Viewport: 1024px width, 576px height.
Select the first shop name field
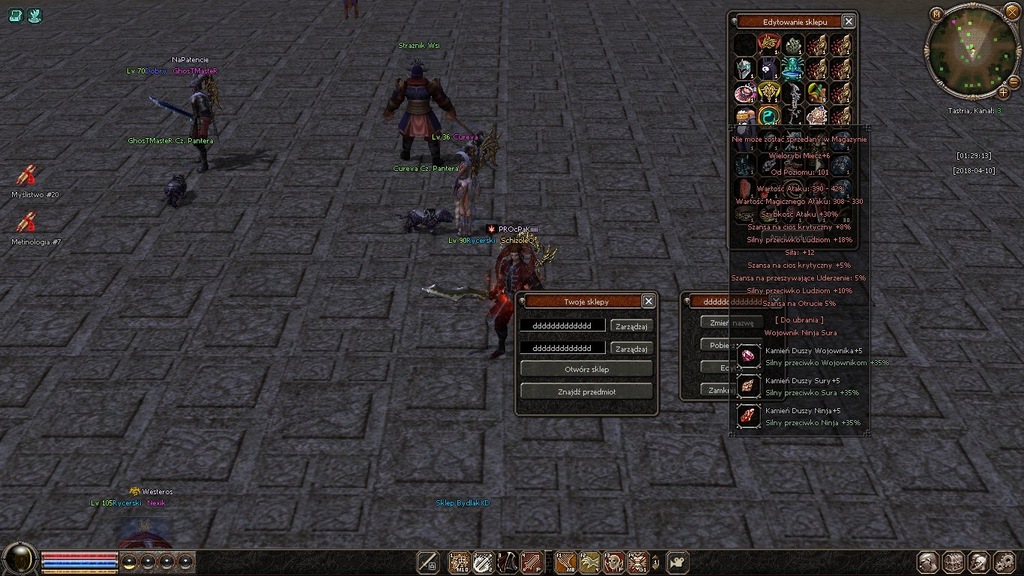pos(563,326)
